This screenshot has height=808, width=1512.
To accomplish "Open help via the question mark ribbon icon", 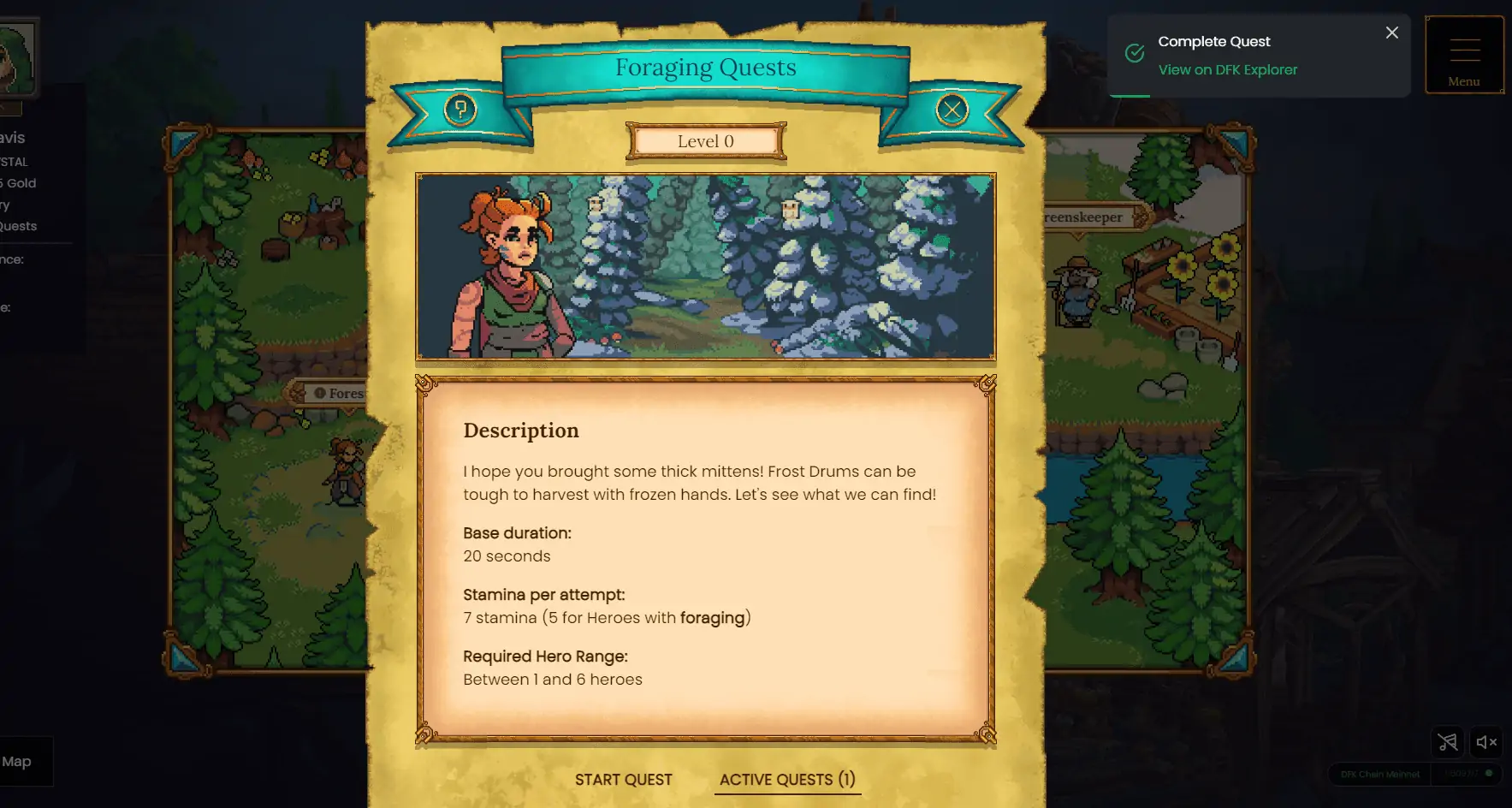I will [x=459, y=110].
